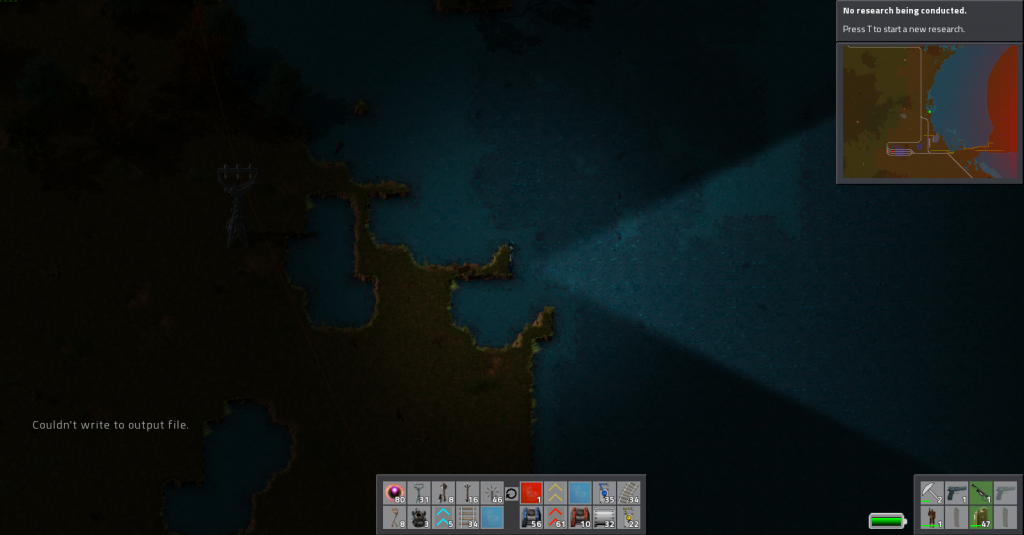Click the armor slot with the soldier figure
The width and height of the screenshot is (1024, 535).
932,518
